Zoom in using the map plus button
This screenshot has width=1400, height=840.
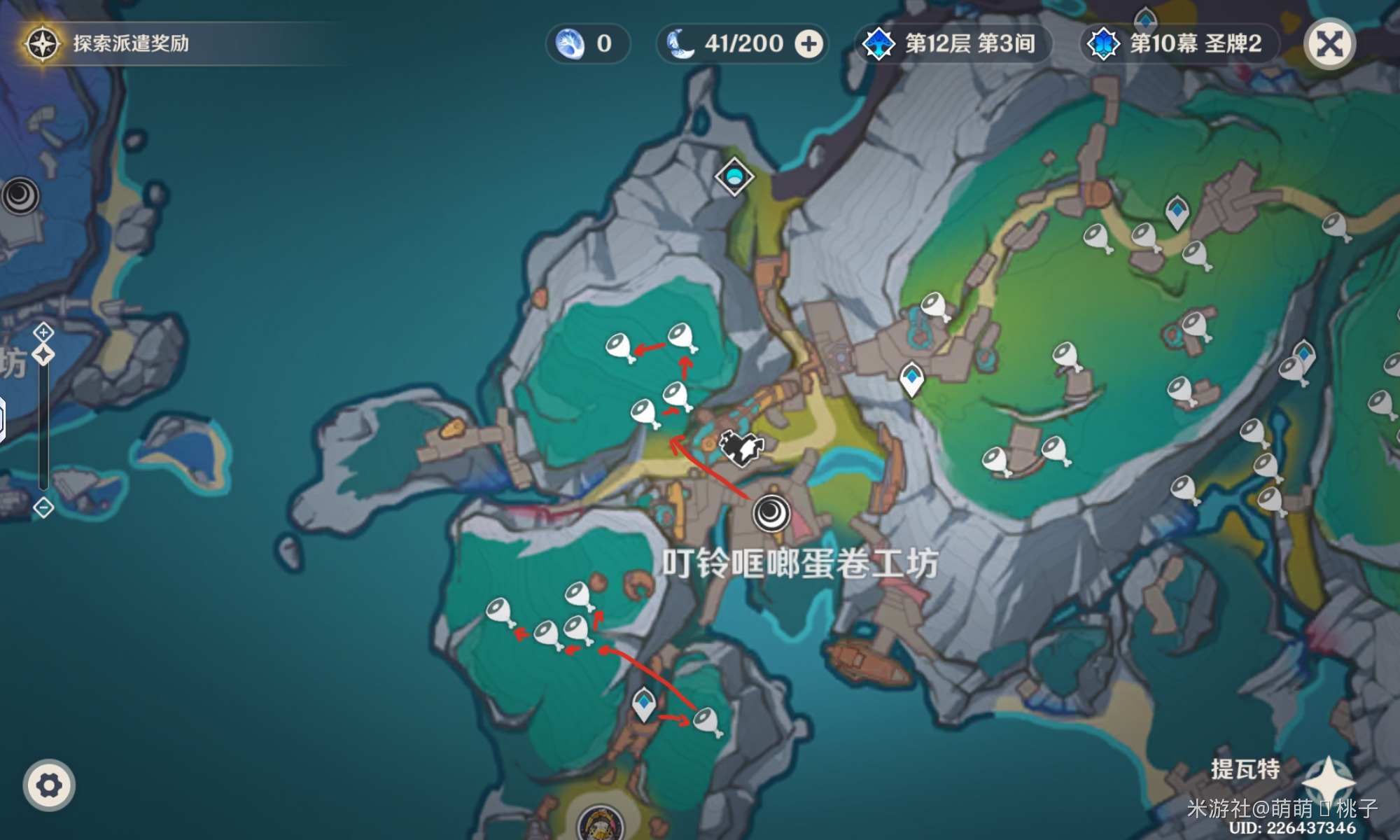click(43, 332)
